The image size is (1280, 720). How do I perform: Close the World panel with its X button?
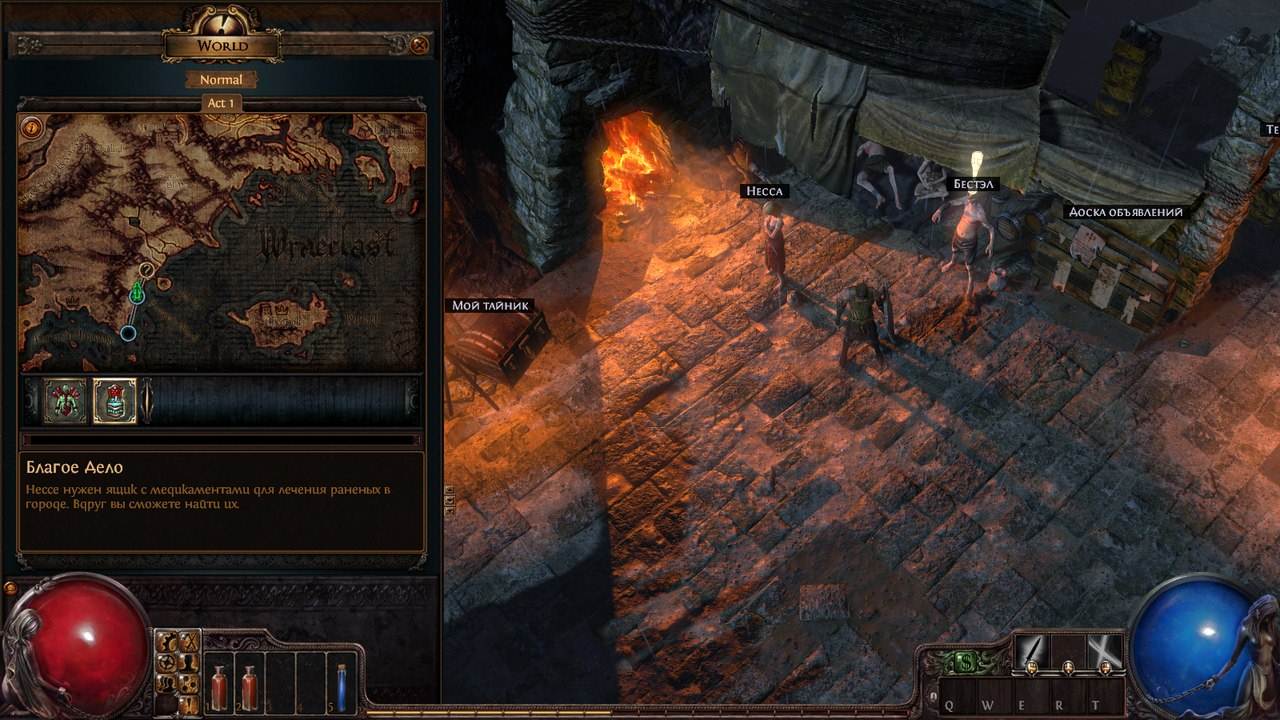click(x=419, y=45)
